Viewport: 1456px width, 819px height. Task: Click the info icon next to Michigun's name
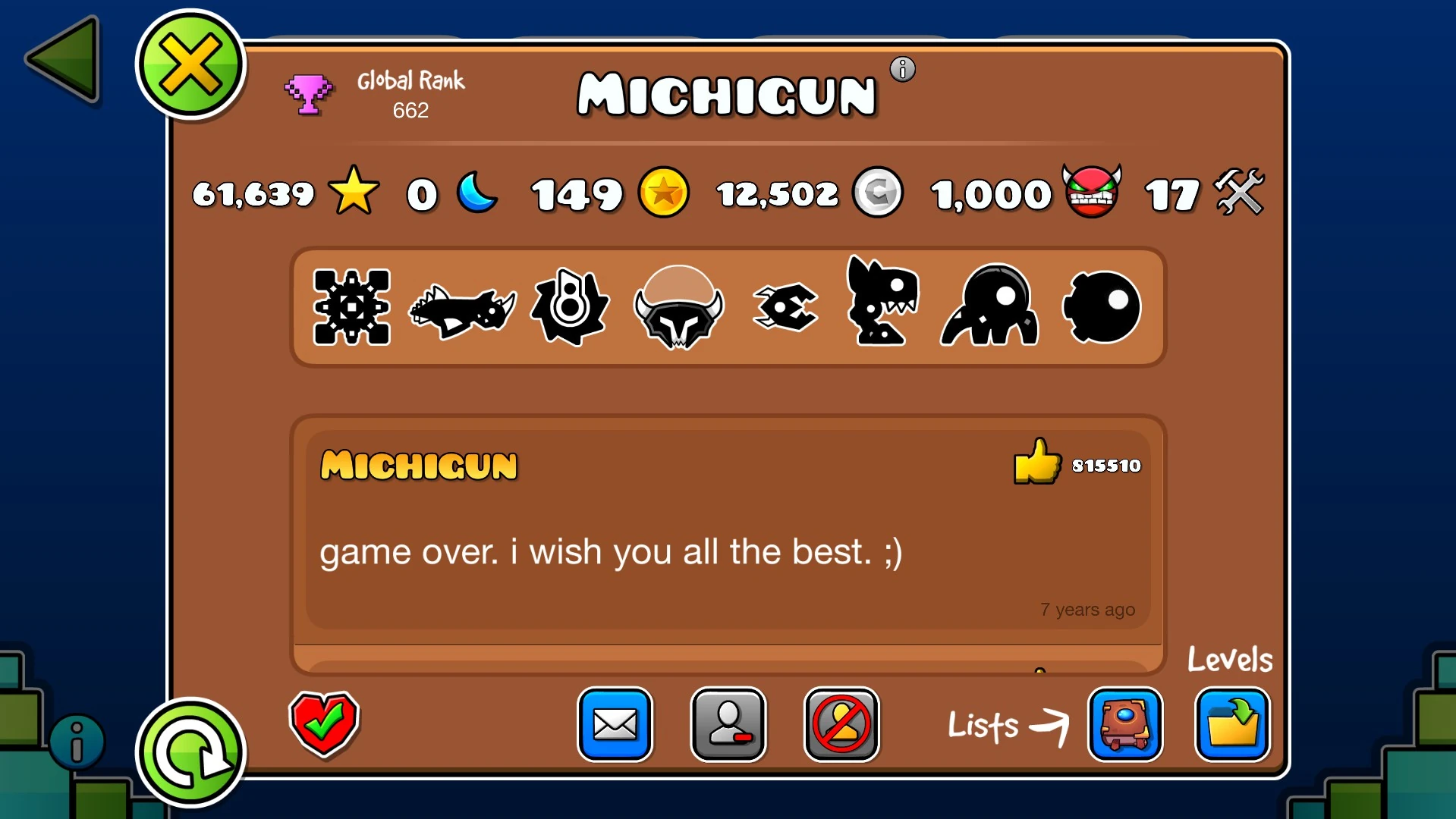point(902,69)
